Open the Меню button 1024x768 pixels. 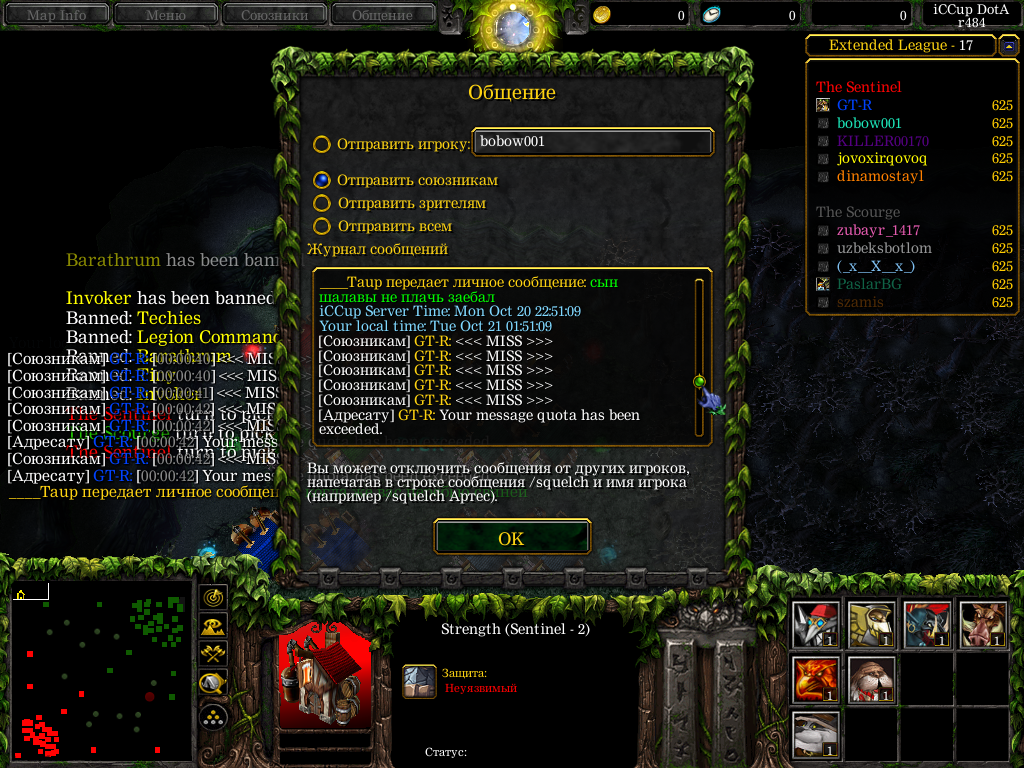click(165, 15)
